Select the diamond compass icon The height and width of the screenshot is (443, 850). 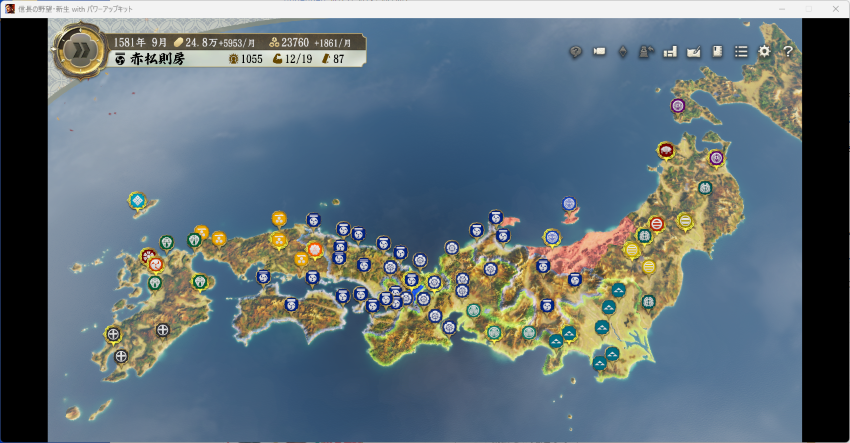coord(623,52)
